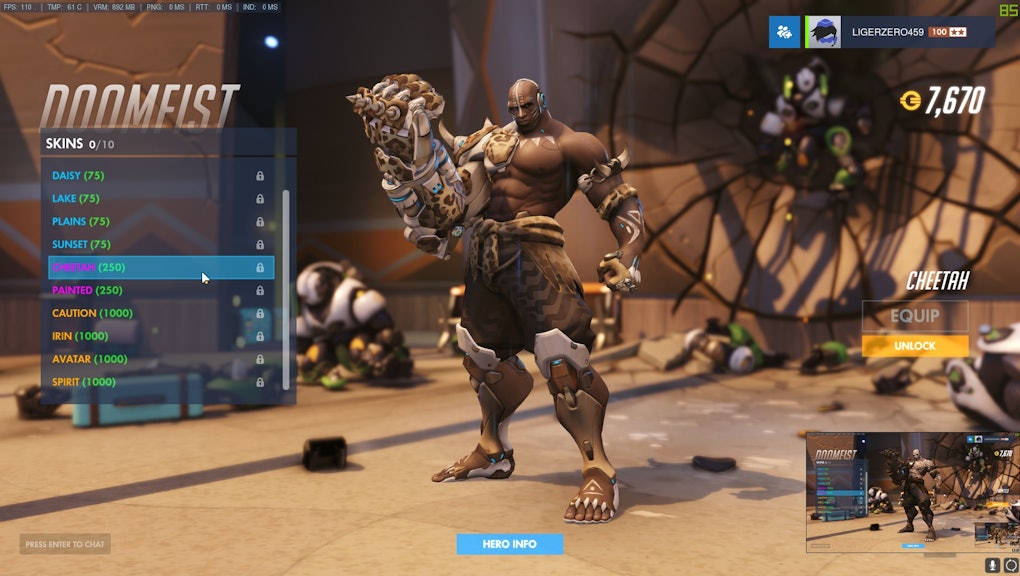Select the Caution skin
This screenshot has height=576, width=1020.
pyautogui.click(x=92, y=314)
